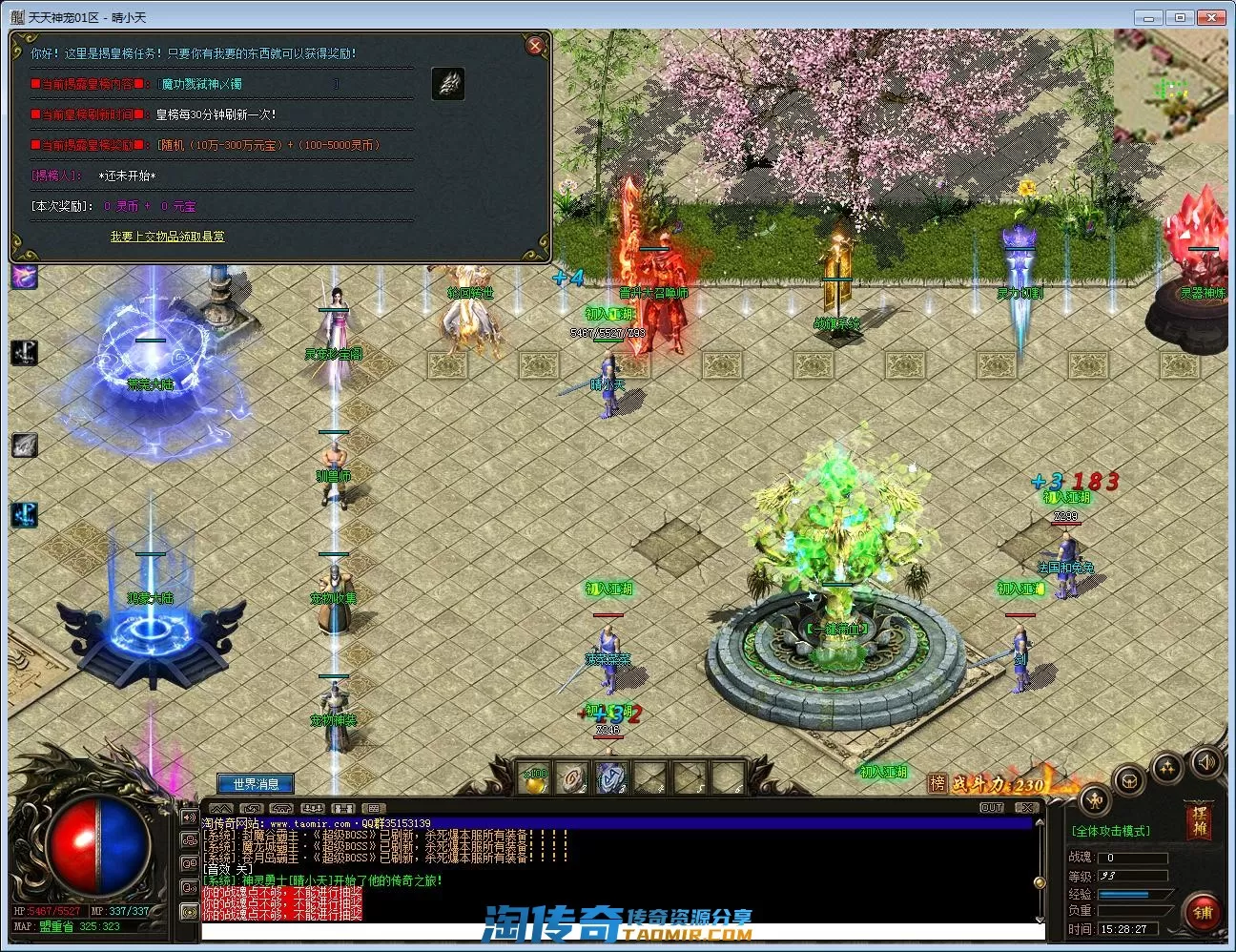
Task: Open the 世界消息 world message button
Action: click(256, 784)
